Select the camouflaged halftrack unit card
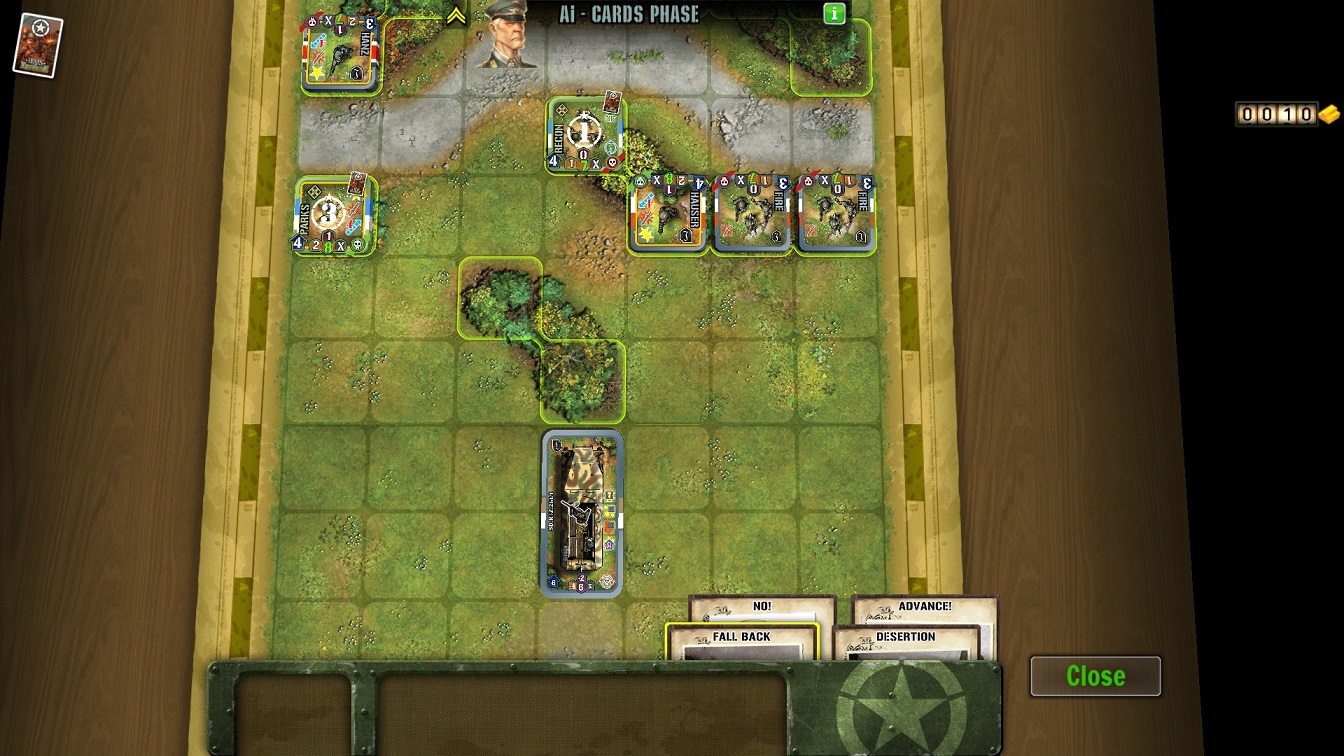The height and width of the screenshot is (756, 1344). coord(582,514)
